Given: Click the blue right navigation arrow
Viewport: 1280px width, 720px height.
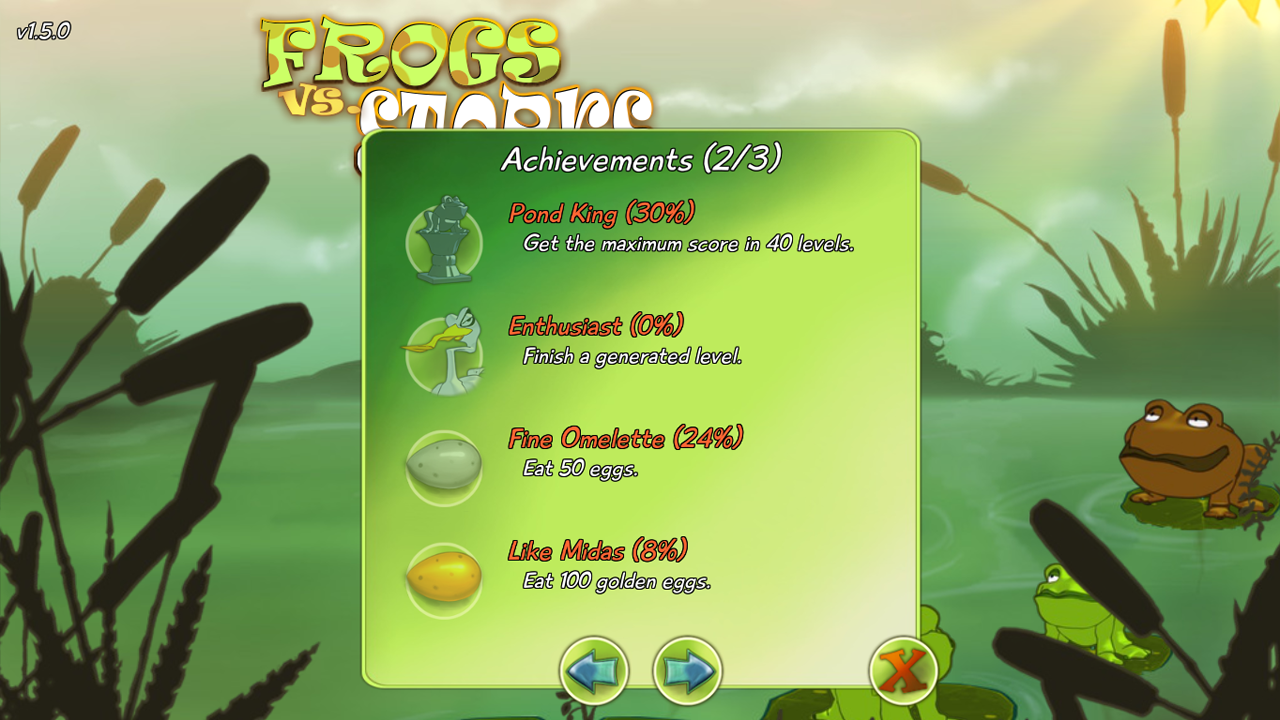Looking at the screenshot, I should [x=687, y=671].
